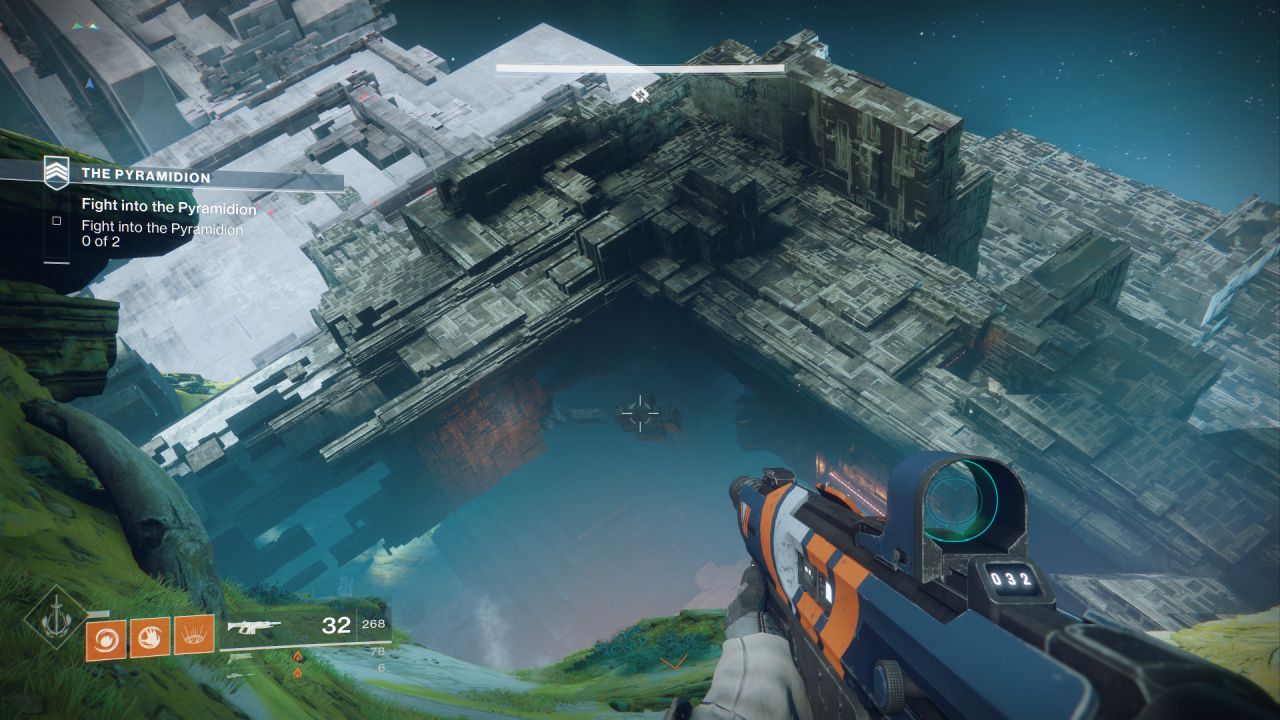Image resolution: width=1280 pixels, height=720 pixels.
Task: Select the class ability icon
Action: [x=194, y=638]
